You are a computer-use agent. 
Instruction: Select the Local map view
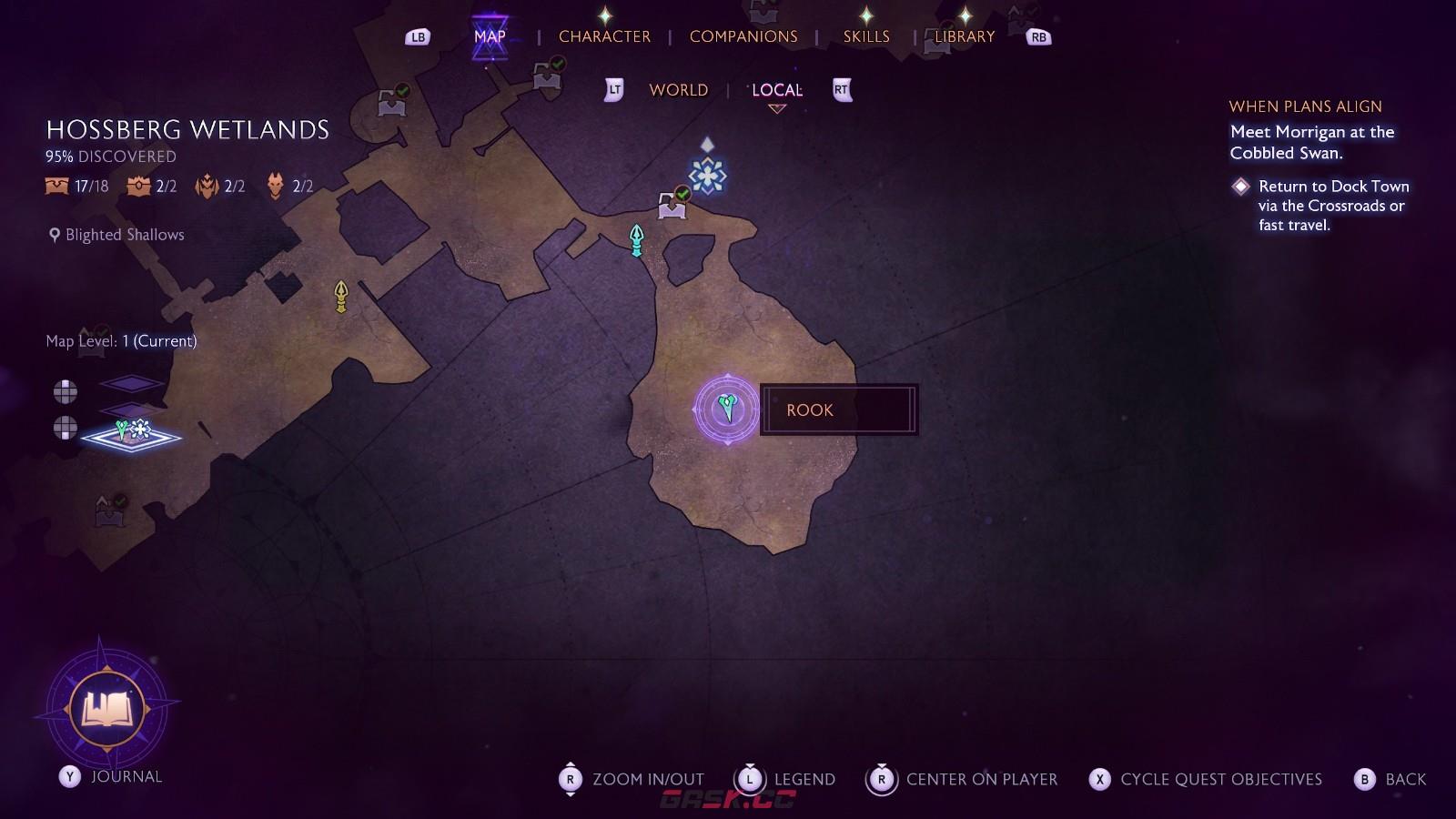click(776, 90)
